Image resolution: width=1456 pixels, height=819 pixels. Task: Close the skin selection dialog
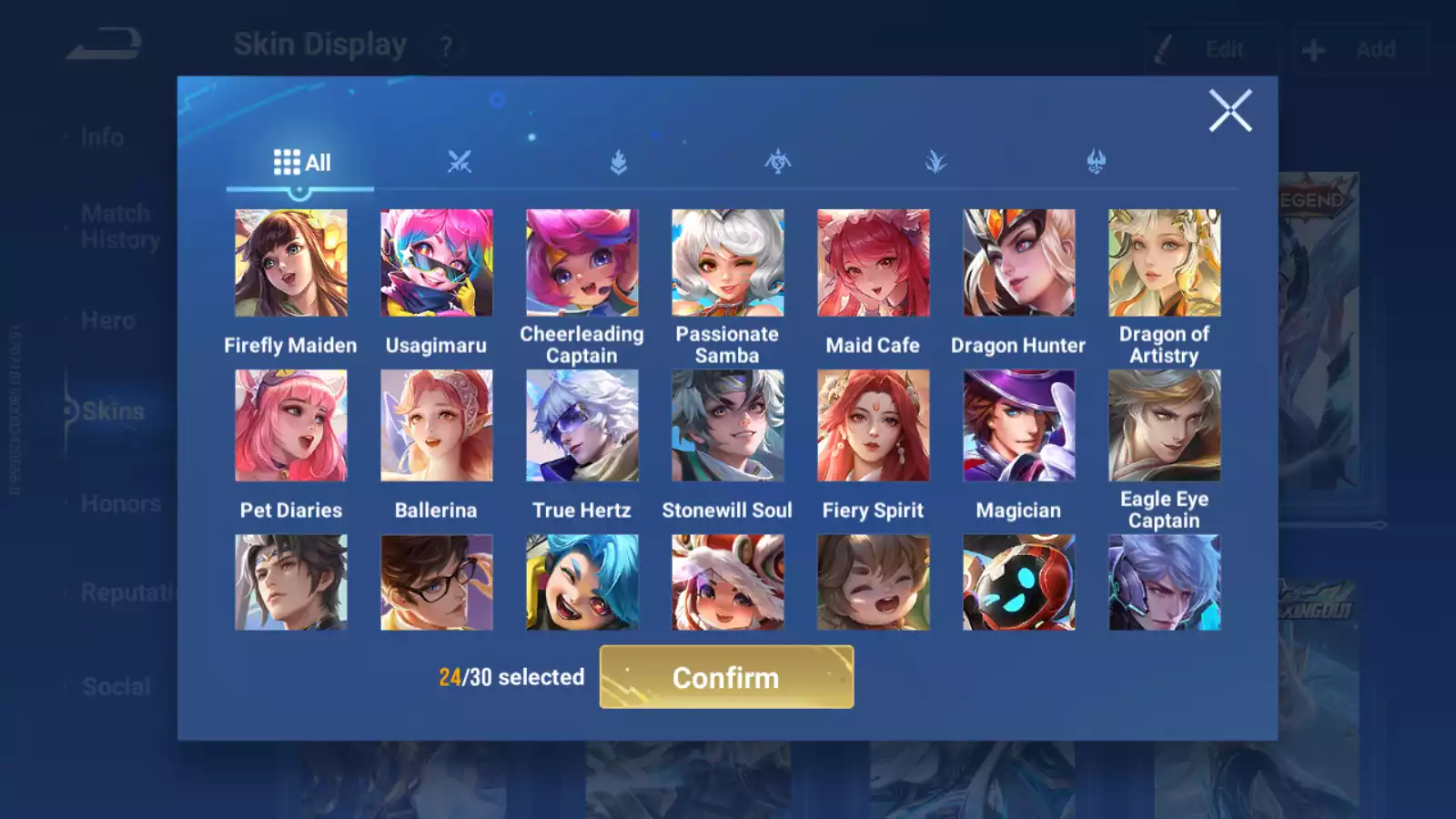point(1229,111)
